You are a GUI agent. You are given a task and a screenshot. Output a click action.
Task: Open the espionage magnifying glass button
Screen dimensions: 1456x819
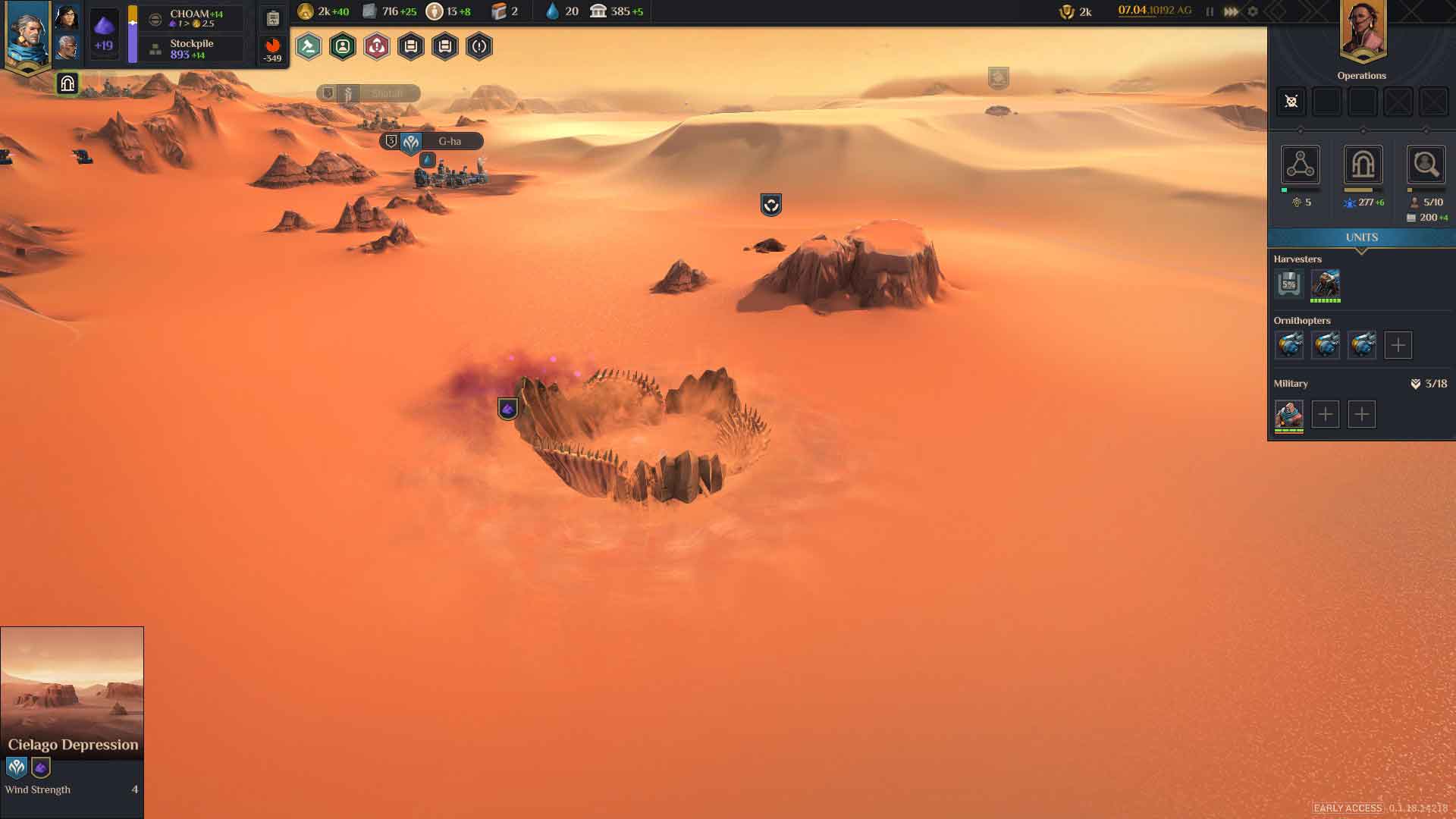(x=1426, y=165)
